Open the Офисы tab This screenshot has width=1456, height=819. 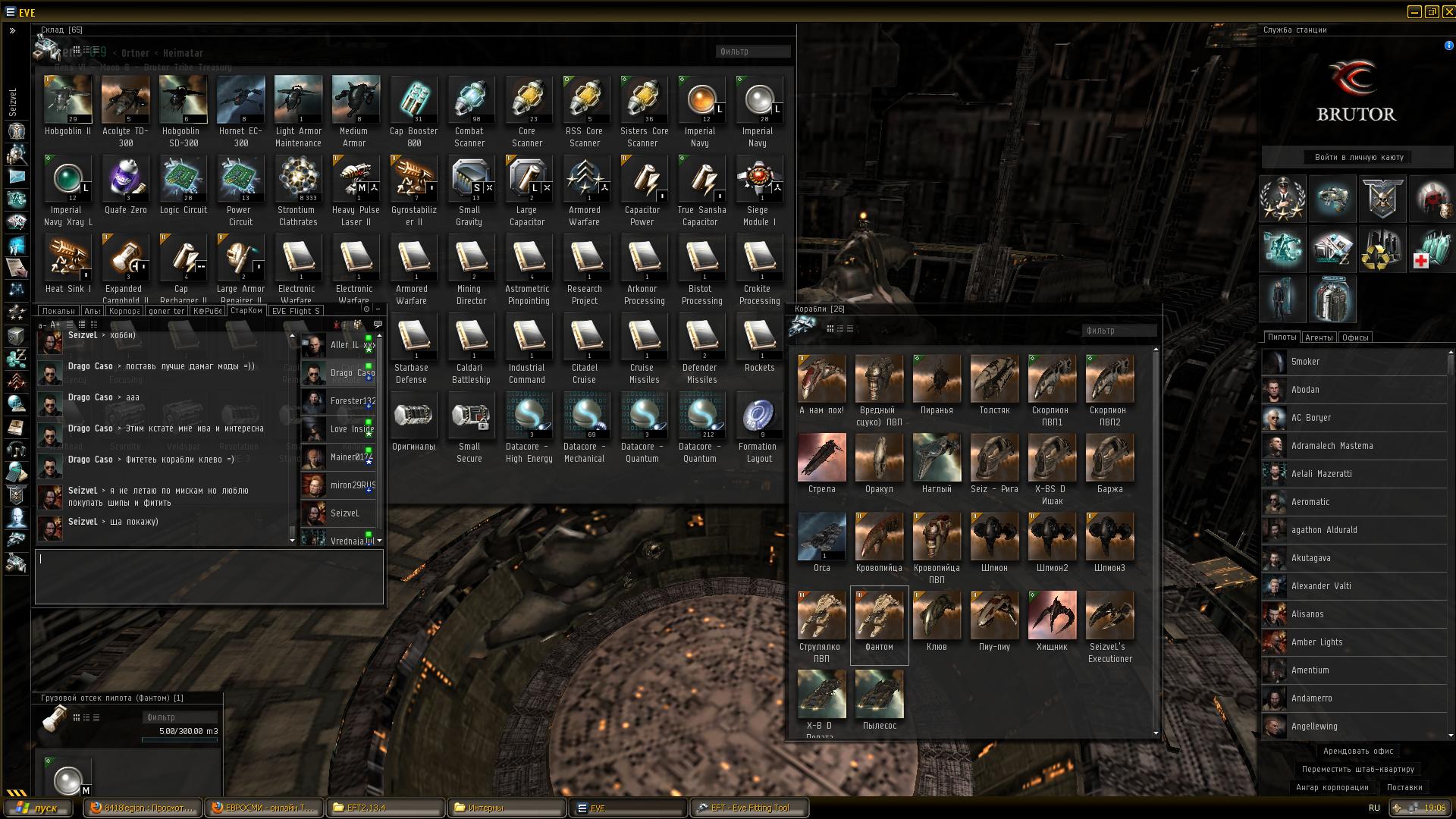[x=1354, y=337]
